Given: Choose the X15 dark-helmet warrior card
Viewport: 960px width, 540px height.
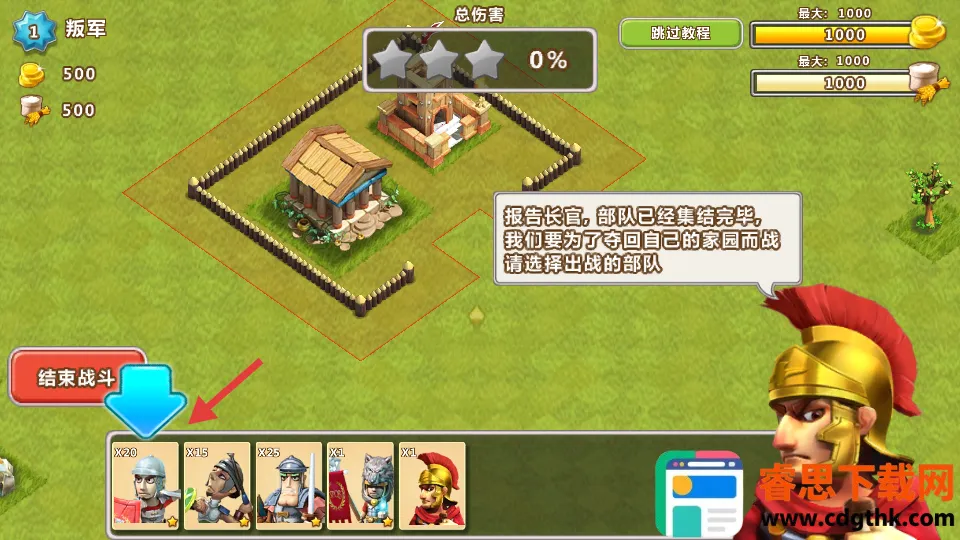Looking at the screenshot, I should click(x=217, y=485).
